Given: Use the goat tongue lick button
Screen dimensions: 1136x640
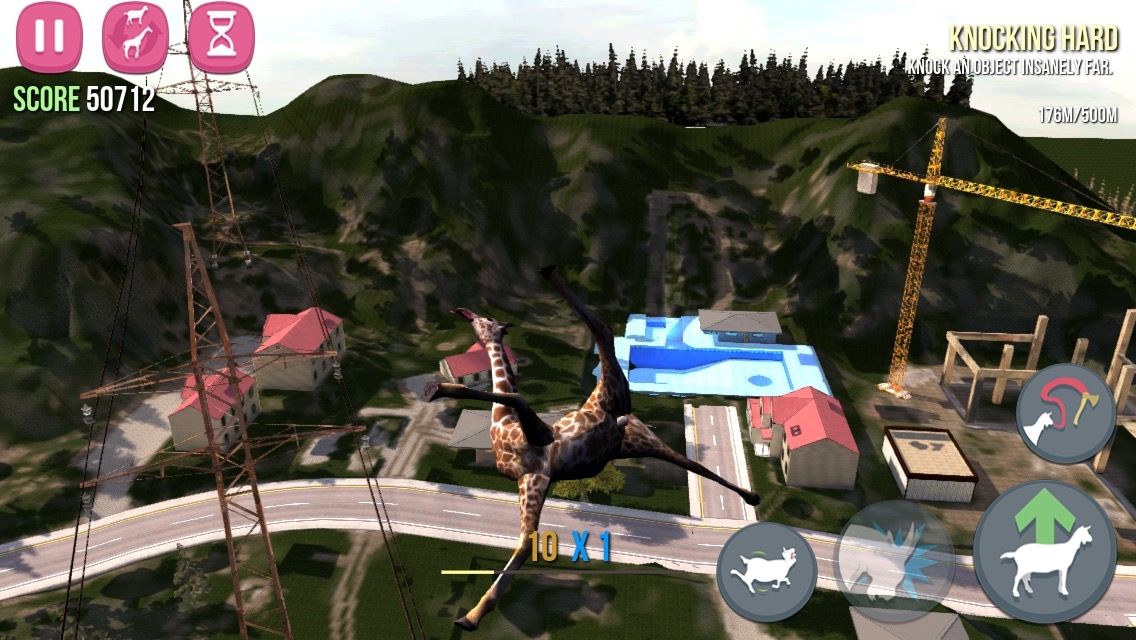Looking at the screenshot, I should pyautogui.click(x=1066, y=413).
